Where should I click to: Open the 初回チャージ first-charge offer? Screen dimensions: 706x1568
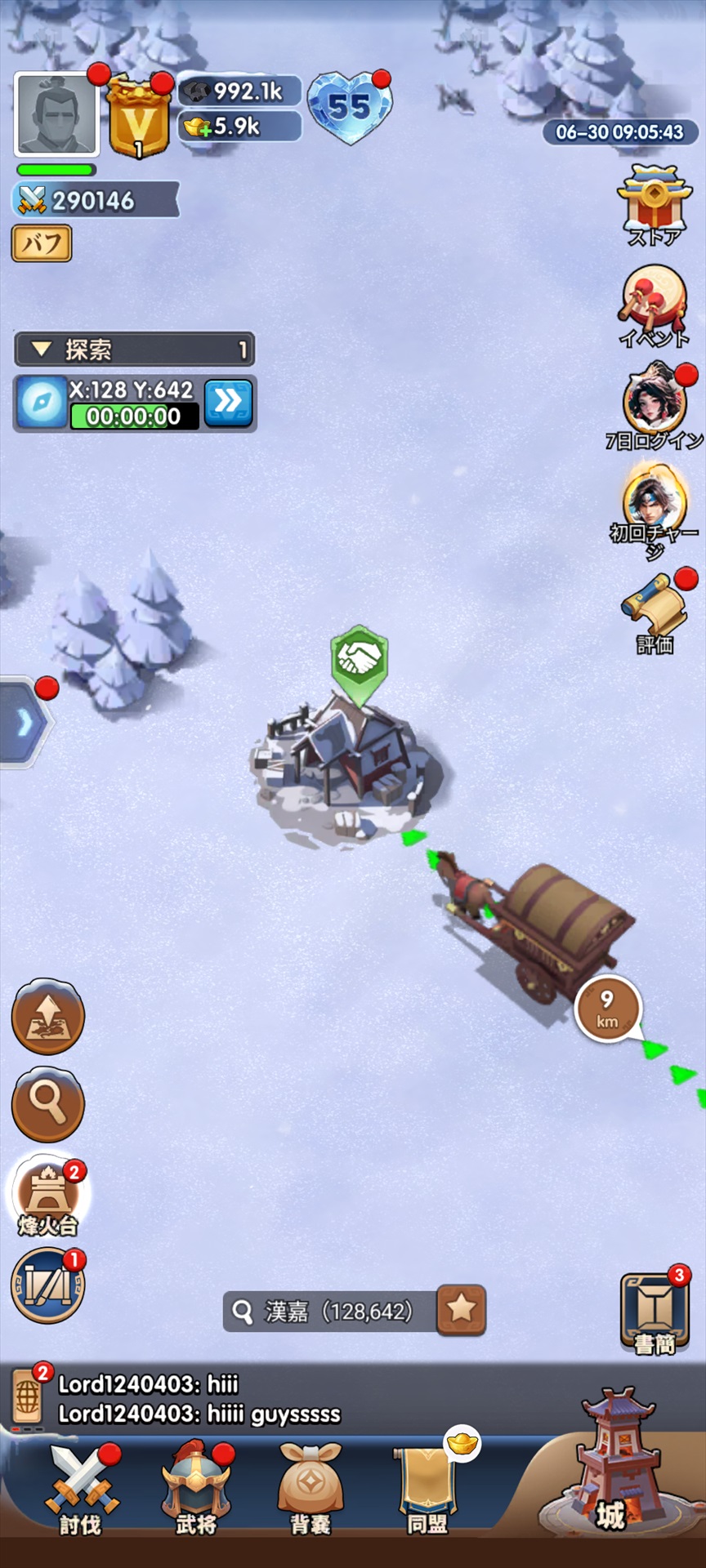pos(654,506)
